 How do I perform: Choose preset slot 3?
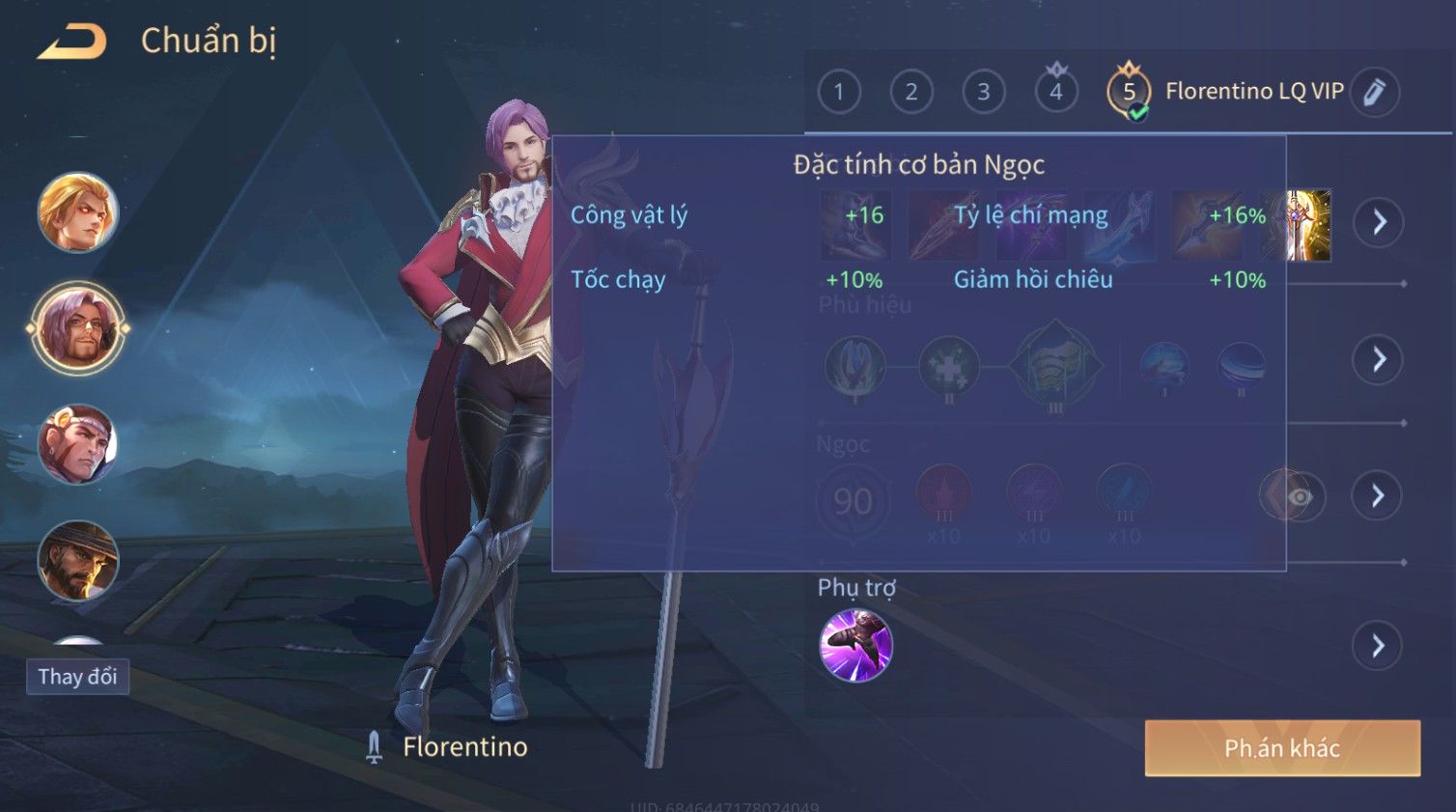(983, 92)
